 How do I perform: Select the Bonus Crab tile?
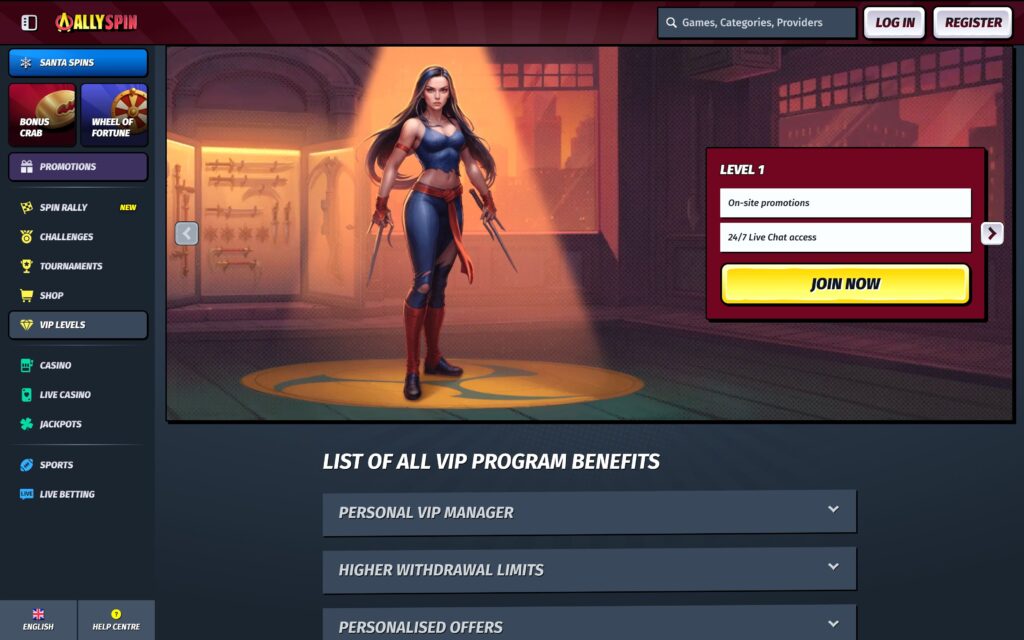[x=42, y=115]
